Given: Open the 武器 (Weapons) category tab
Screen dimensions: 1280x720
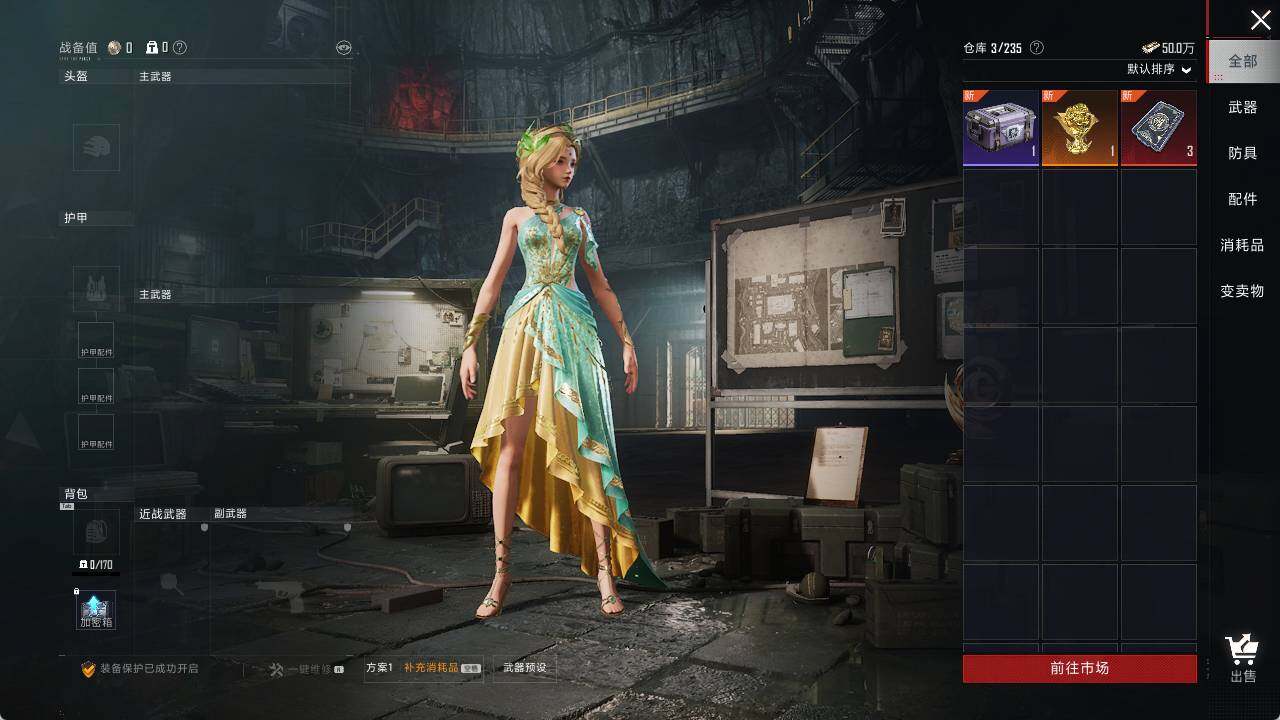Looking at the screenshot, I should coord(1243,107).
